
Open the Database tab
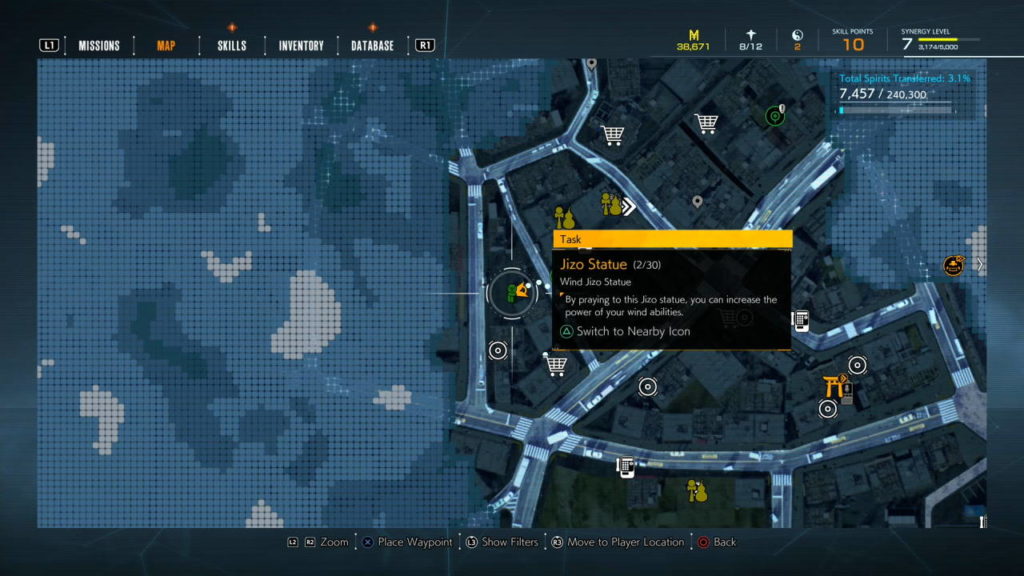[372, 45]
